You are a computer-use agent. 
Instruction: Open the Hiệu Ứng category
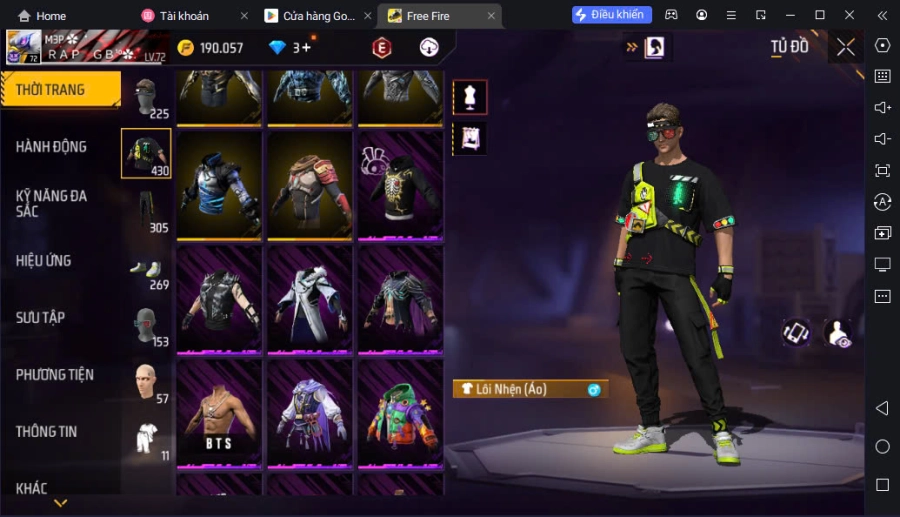44,261
